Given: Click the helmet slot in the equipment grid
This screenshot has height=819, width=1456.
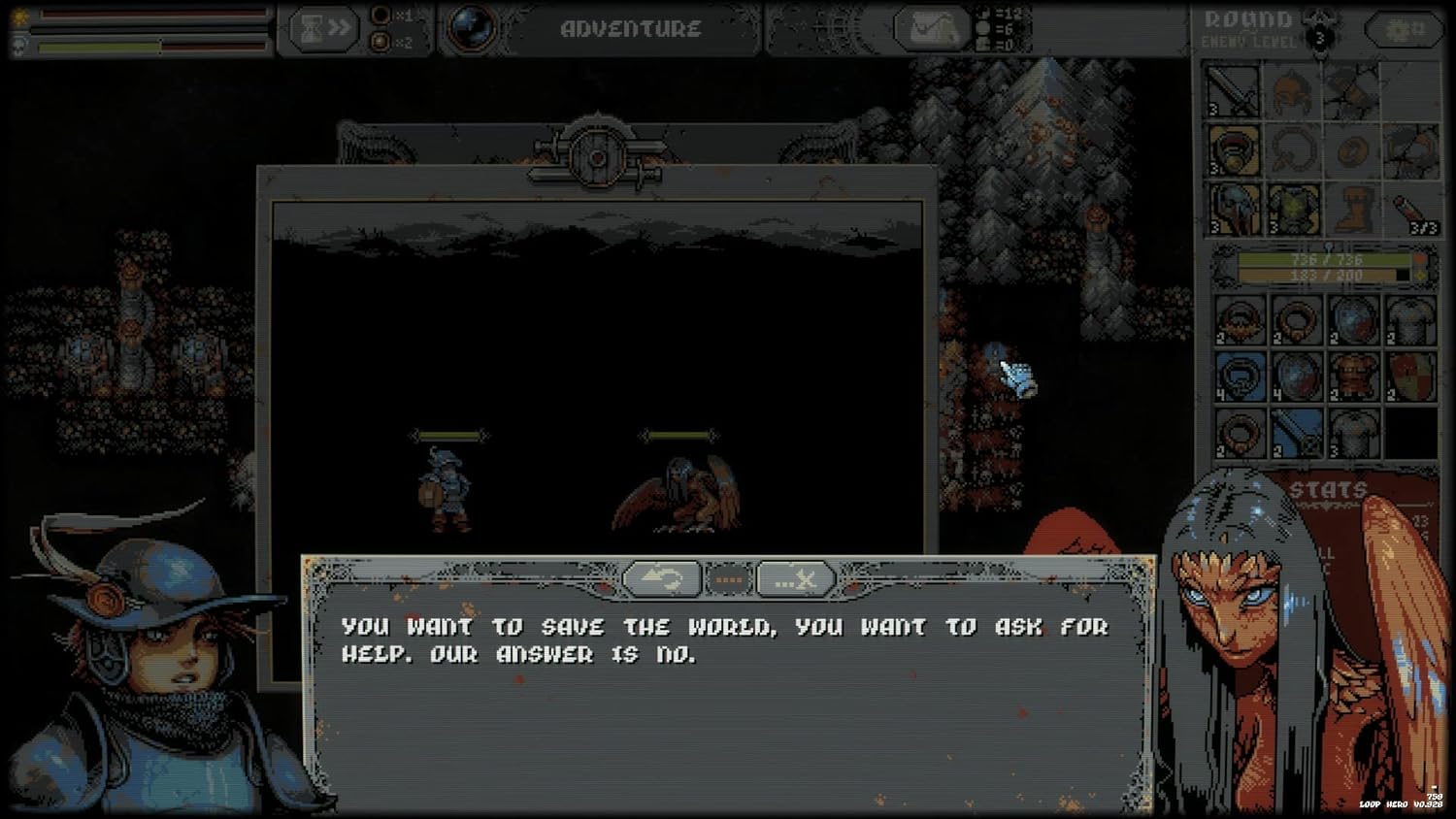Looking at the screenshot, I should [x=1291, y=92].
